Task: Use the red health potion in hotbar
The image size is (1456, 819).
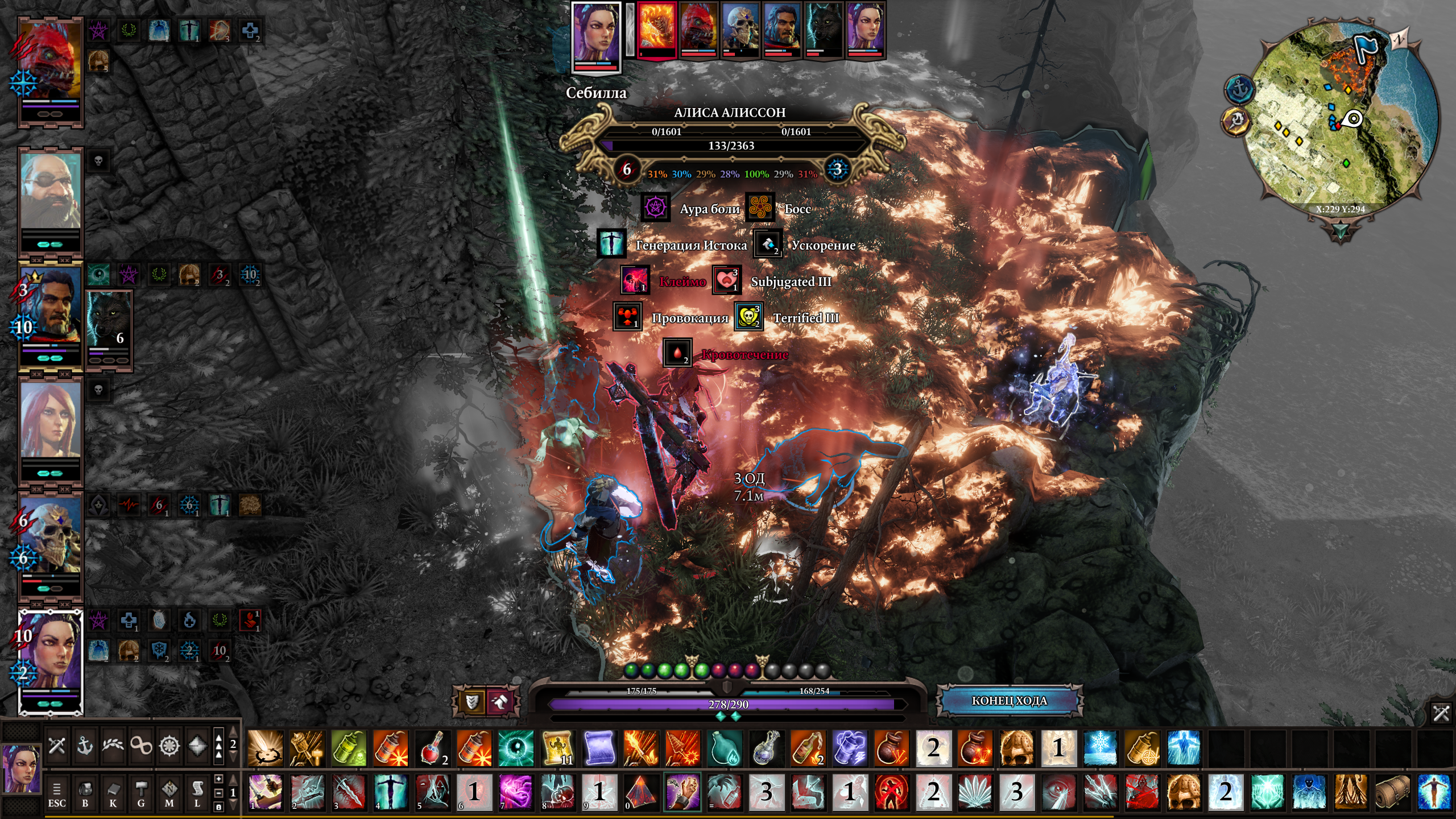Action: click(433, 748)
